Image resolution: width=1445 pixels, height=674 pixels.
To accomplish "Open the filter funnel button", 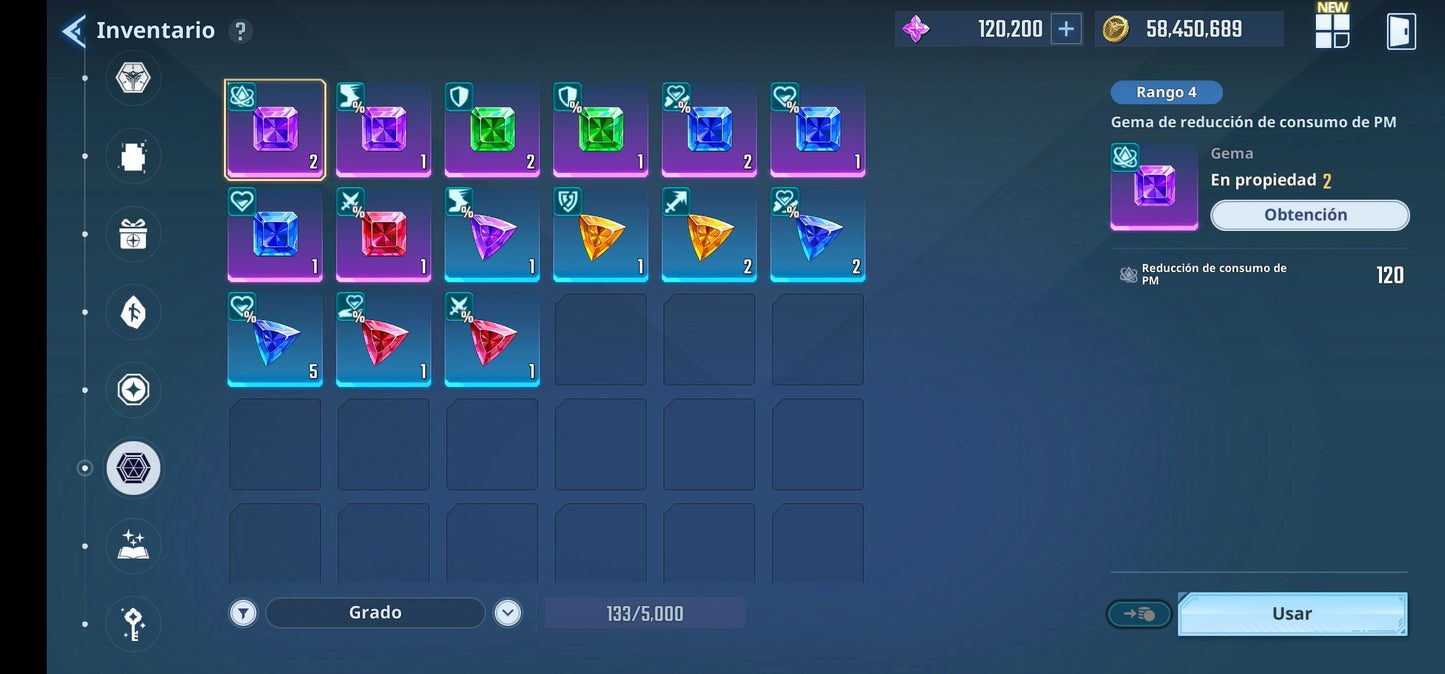I will point(243,613).
